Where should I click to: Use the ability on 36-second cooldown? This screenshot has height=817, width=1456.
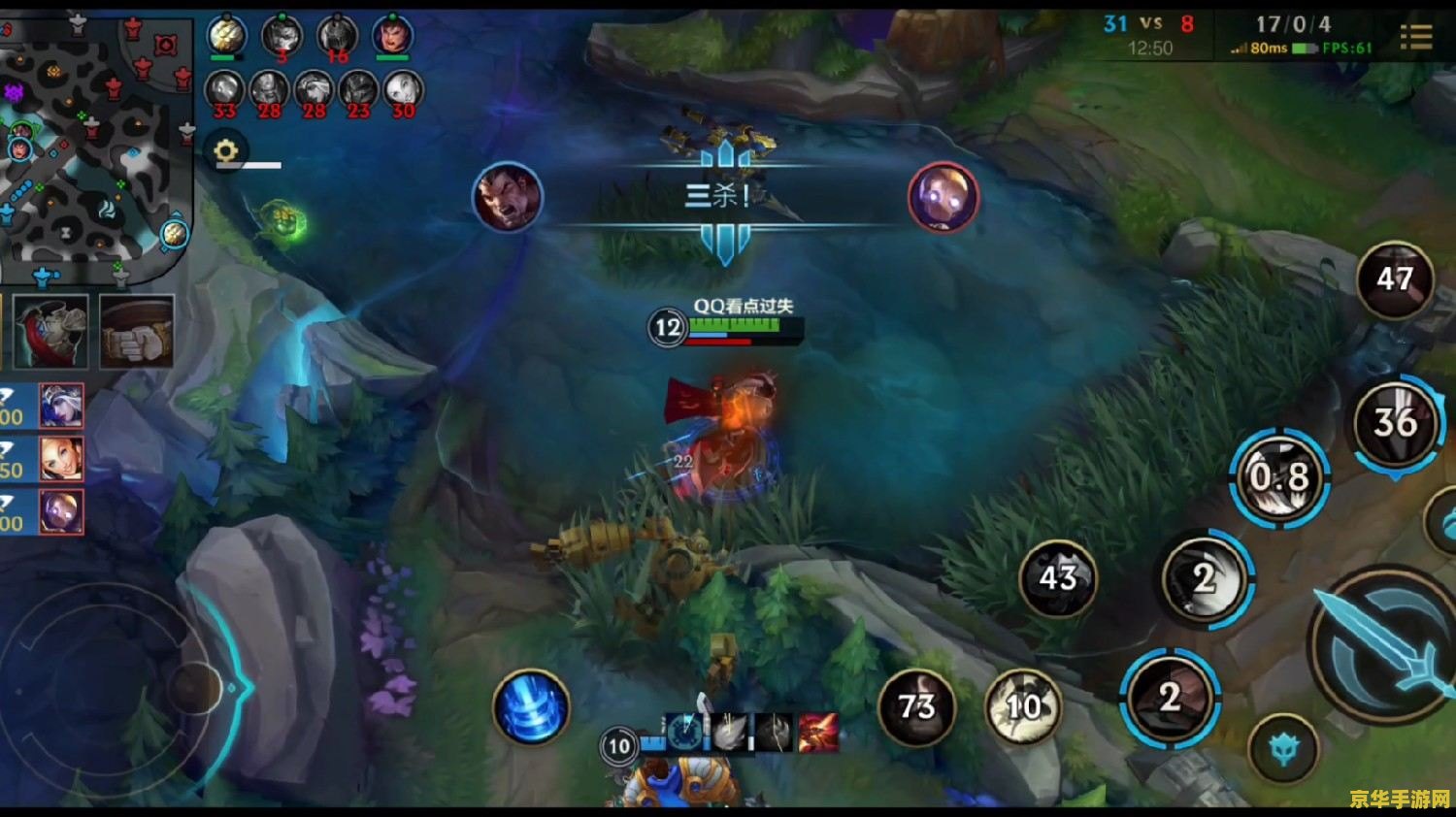1395,422
